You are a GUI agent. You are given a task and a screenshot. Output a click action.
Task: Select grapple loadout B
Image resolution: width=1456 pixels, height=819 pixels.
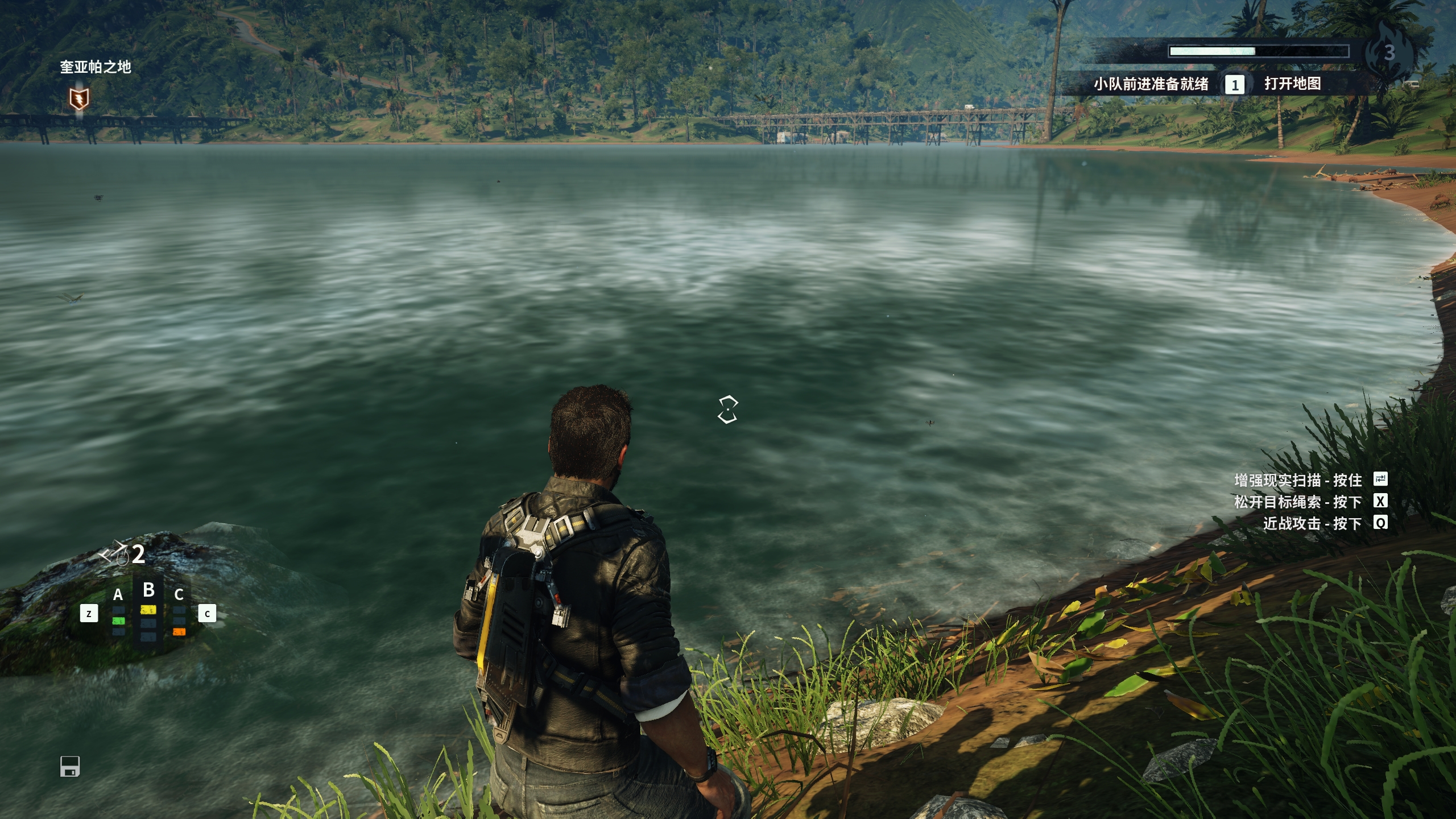(x=148, y=590)
